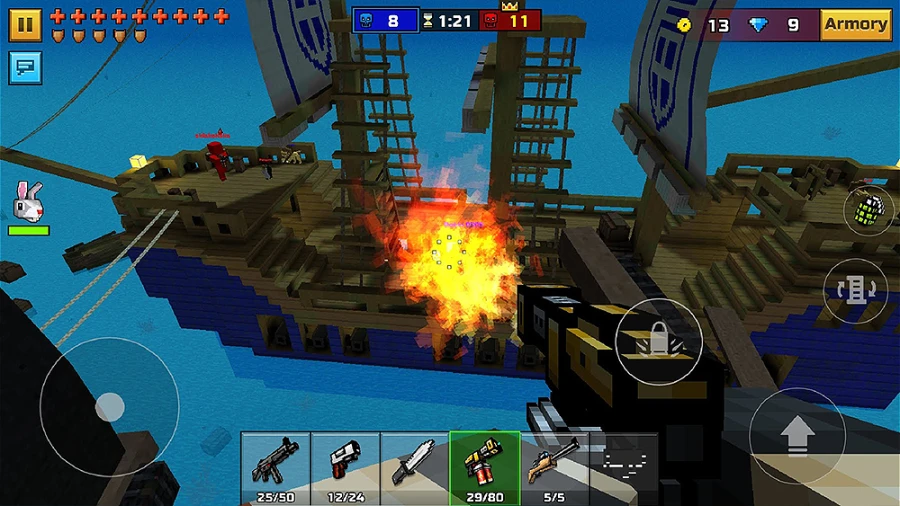Select the gold heavy weapon slot
Screen dimensions: 900x506
click(x=484, y=465)
